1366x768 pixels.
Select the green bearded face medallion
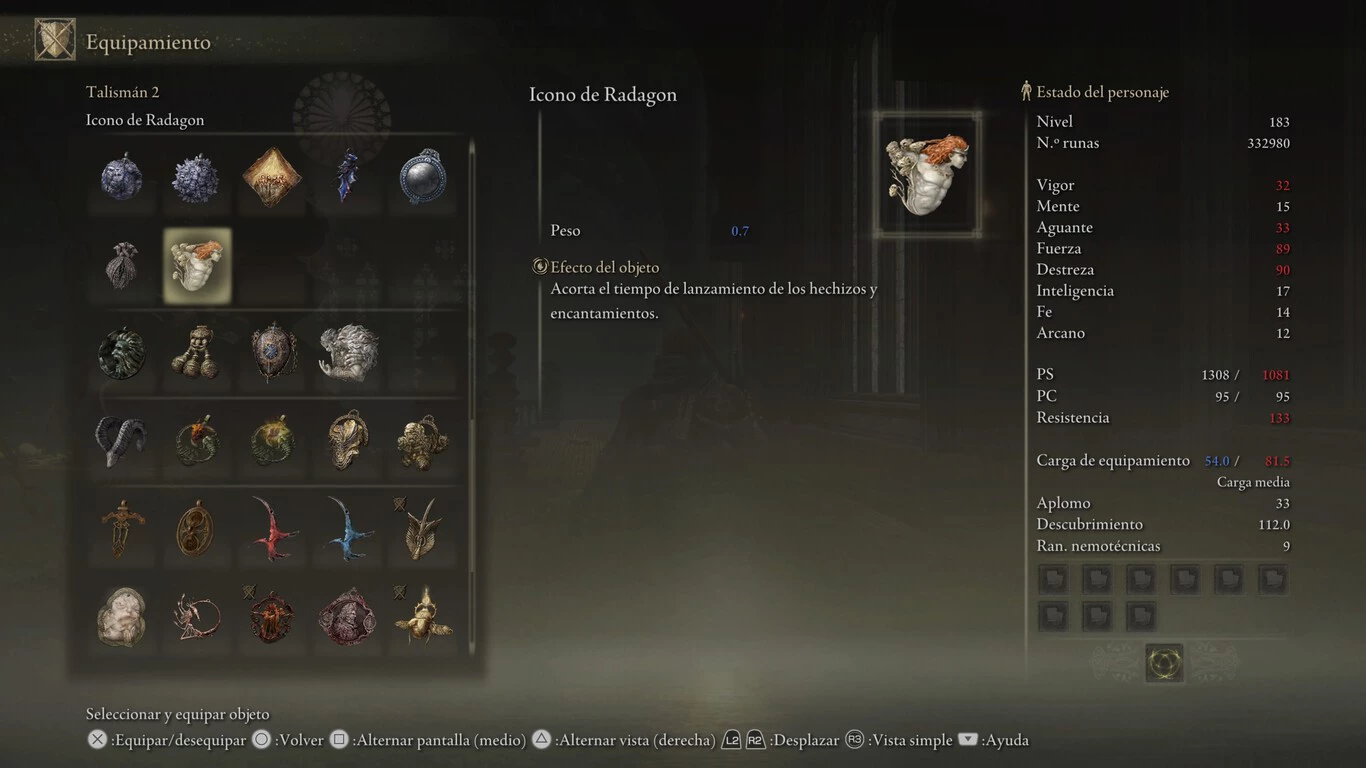coord(122,353)
